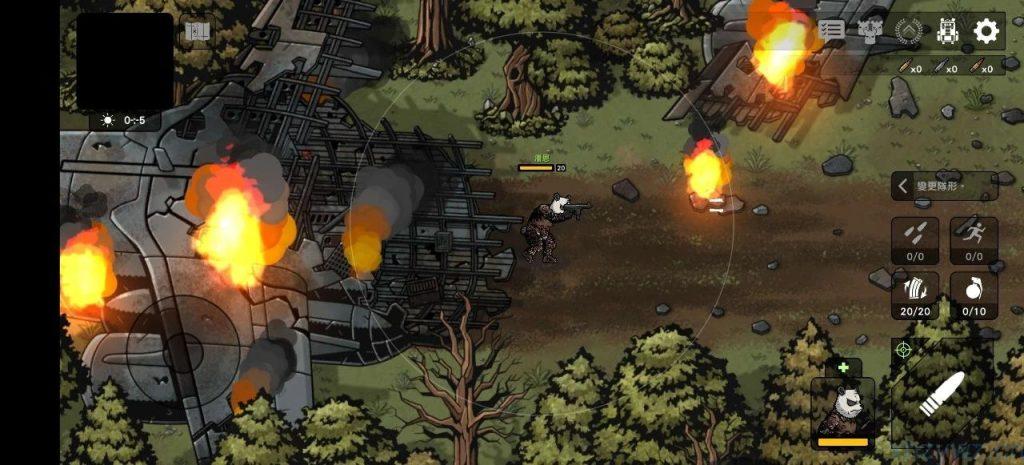Click the black minimap panel
This screenshot has height=465, width=1024.
point(125,61)
